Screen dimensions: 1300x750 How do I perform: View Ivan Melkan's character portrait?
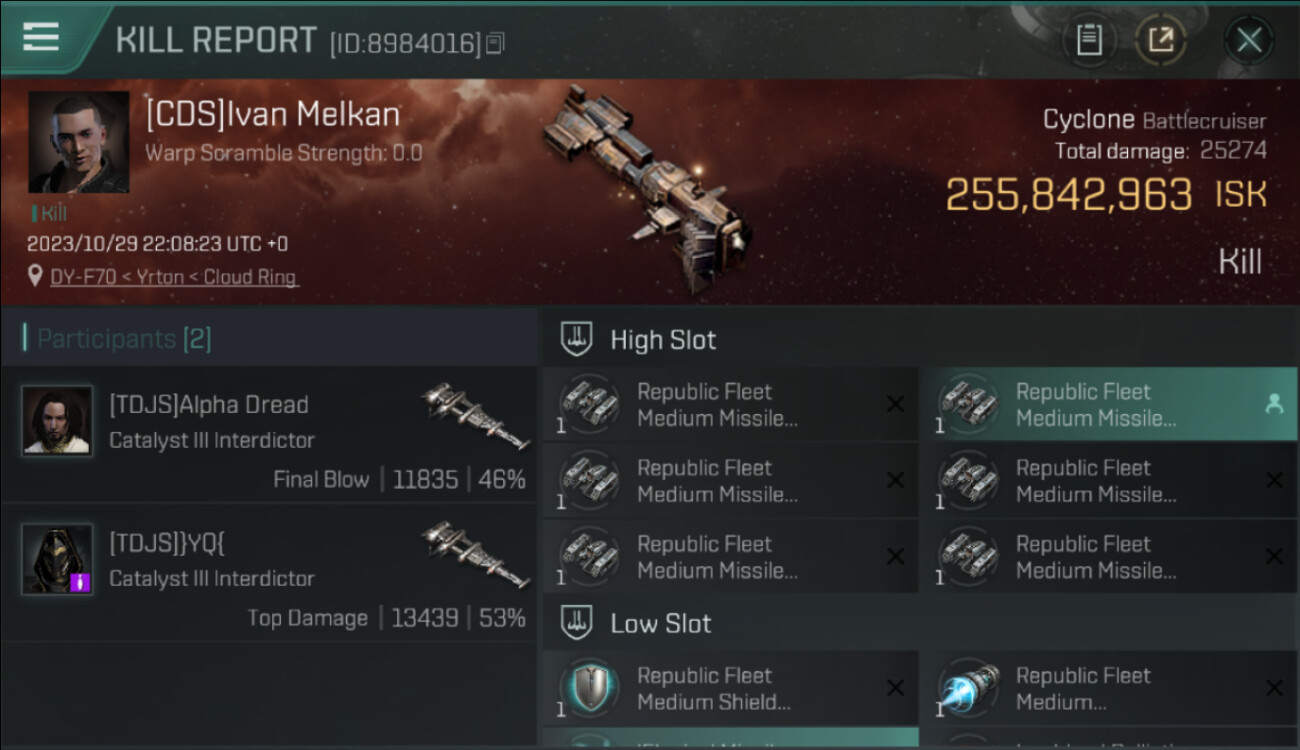79,142
